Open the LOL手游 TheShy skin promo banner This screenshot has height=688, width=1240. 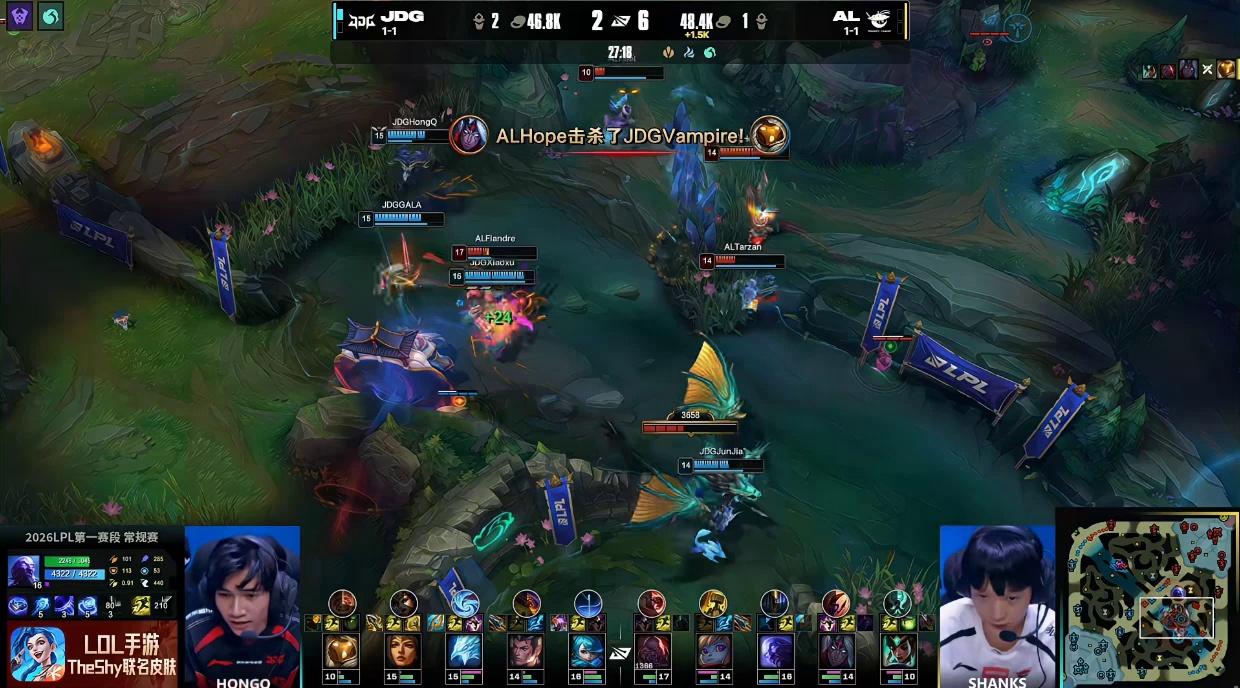(x=92, y=650)
